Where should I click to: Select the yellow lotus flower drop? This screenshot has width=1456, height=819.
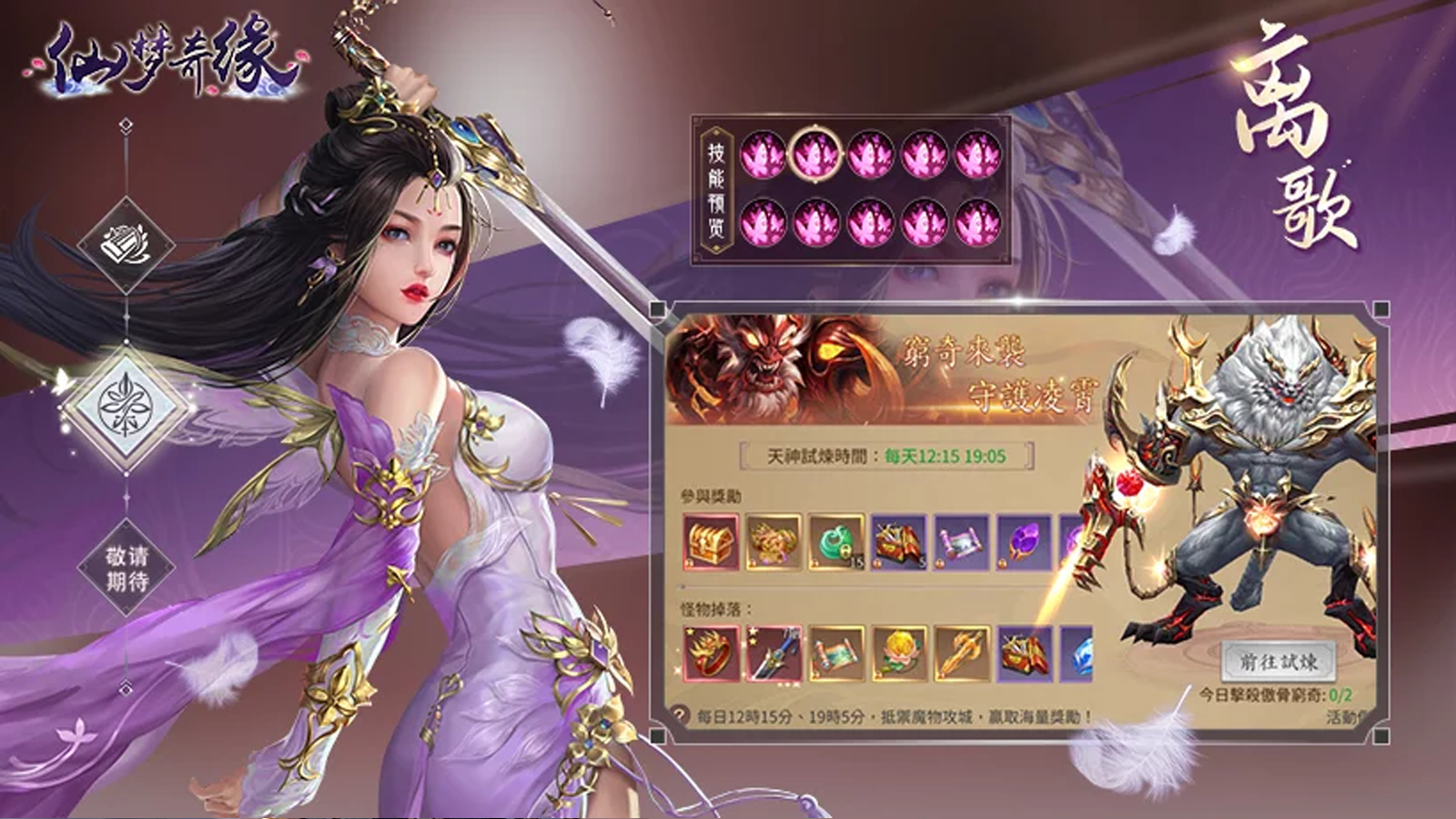(x=899, y=653)
